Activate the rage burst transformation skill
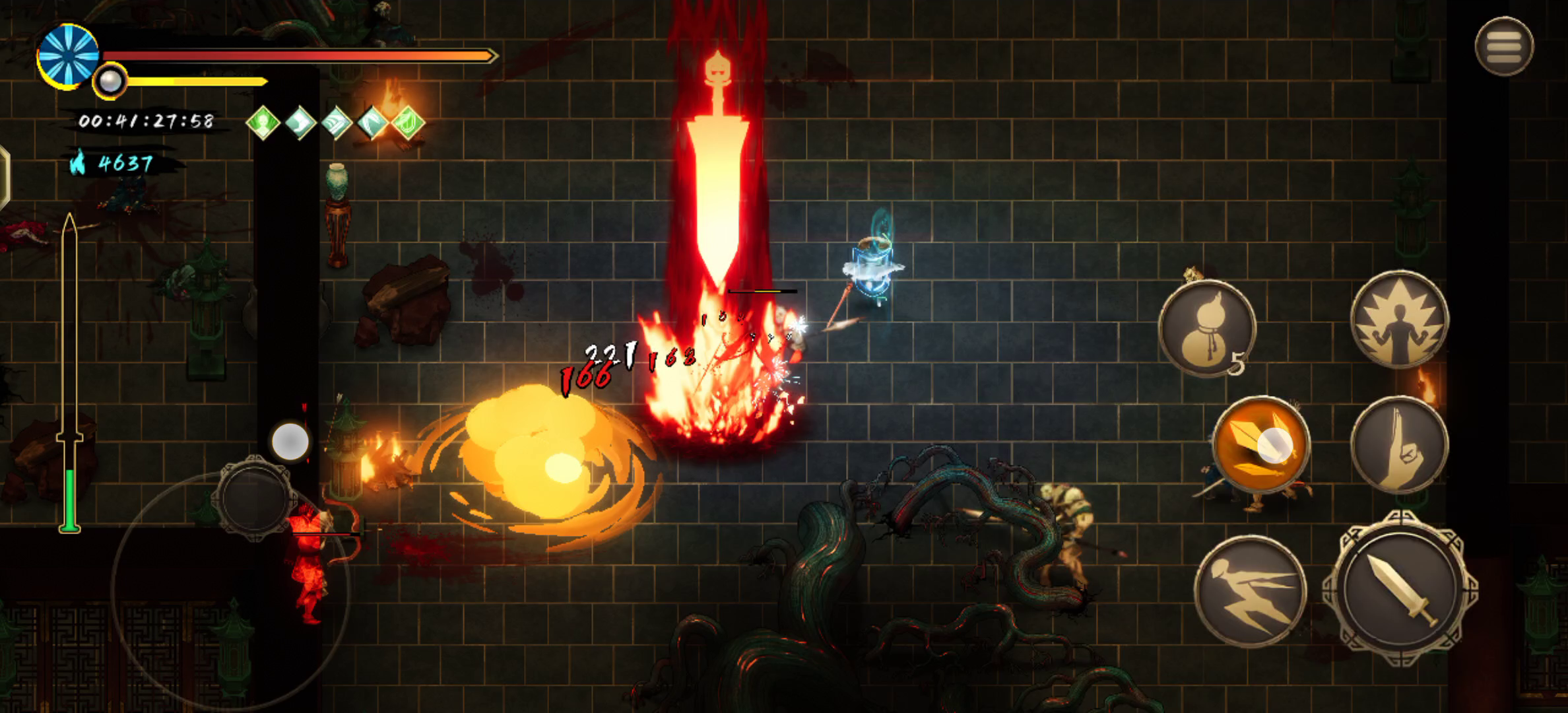The width and height of the screenshot is (1568, 713). click(x=1399, y=320)
